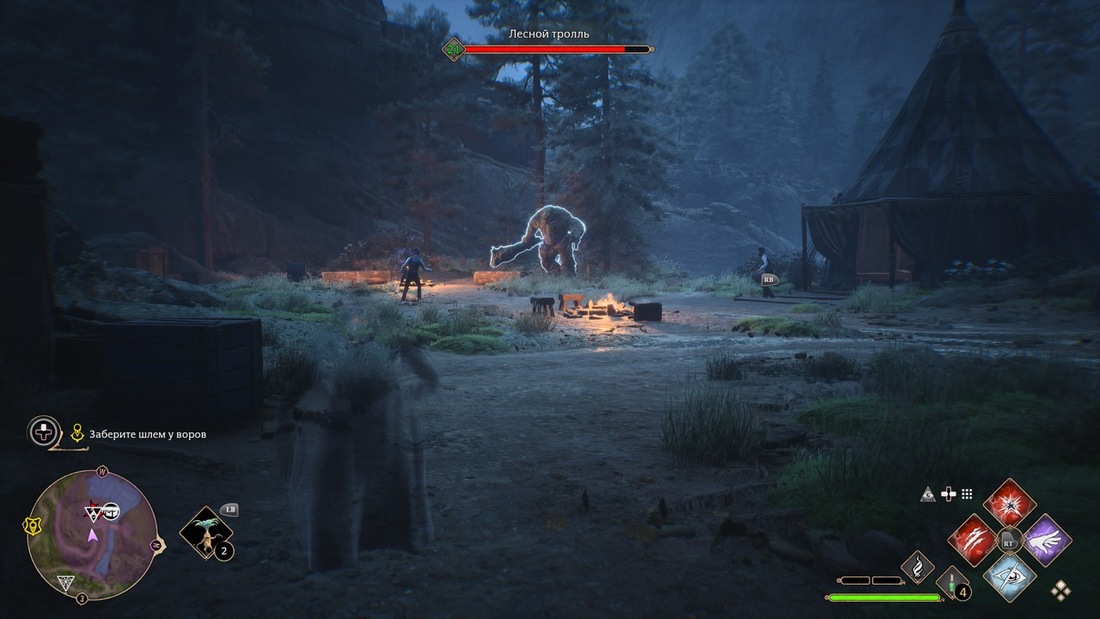
Task: Activate the red claw-slash spell
Action: tap(972, 540)
